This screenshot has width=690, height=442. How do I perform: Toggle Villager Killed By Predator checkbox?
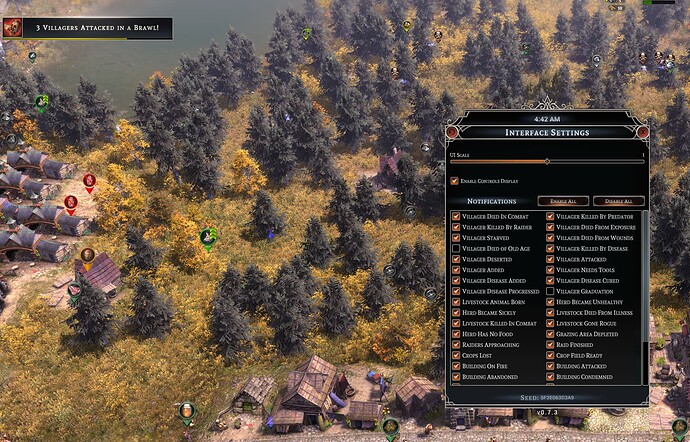click(550, 216)
